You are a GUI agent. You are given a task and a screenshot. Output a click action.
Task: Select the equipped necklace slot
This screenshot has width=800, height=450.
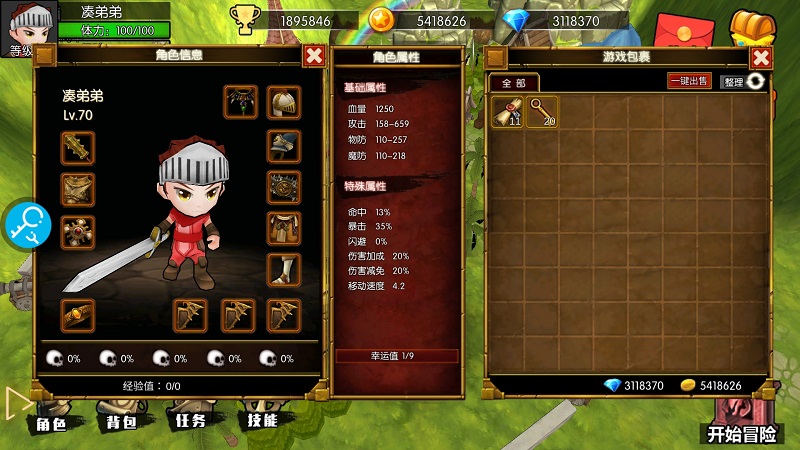point(240,101)
